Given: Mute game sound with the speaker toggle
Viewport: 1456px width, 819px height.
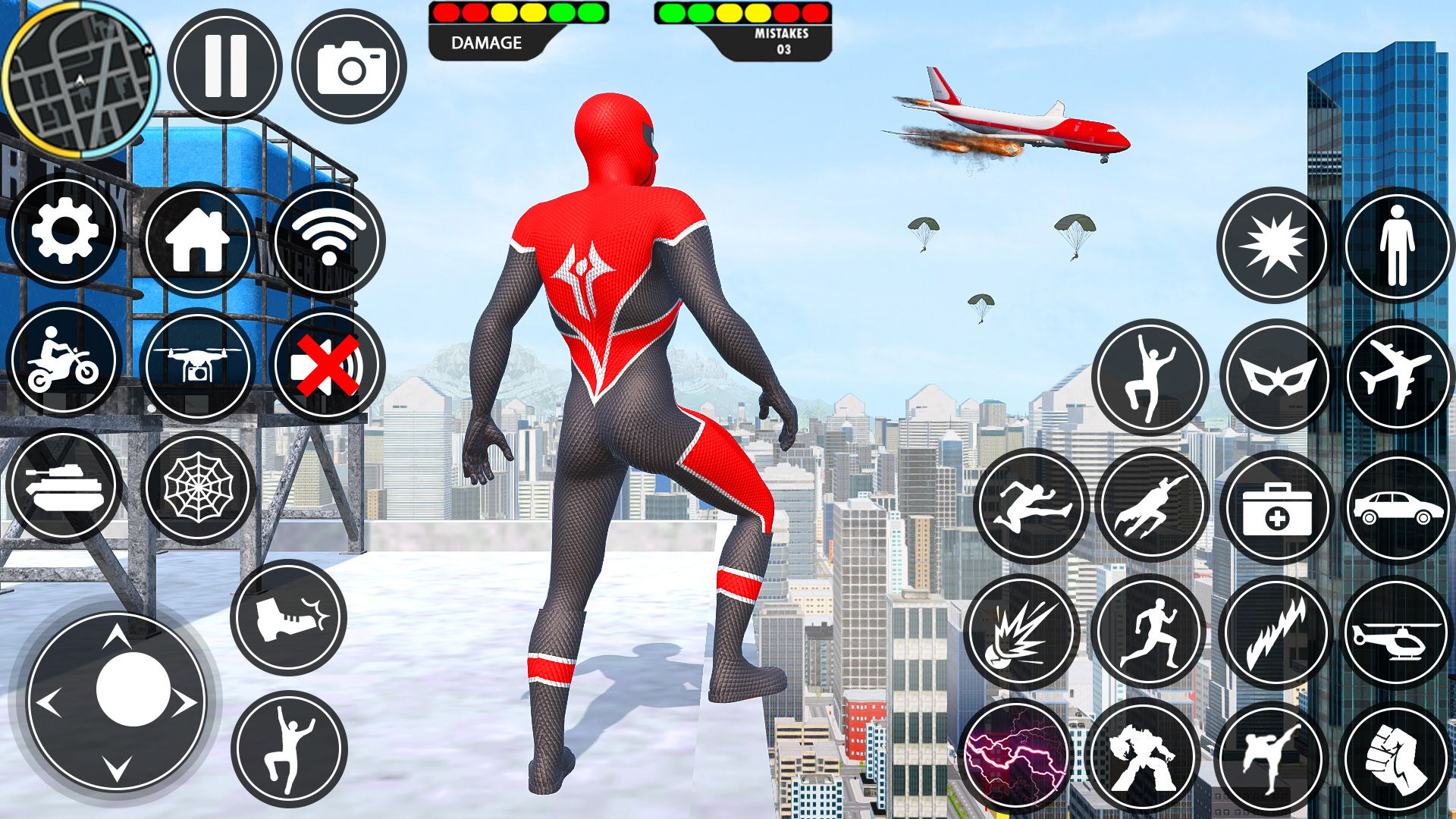Looking at the screenshot, I should tap(326, 365).
